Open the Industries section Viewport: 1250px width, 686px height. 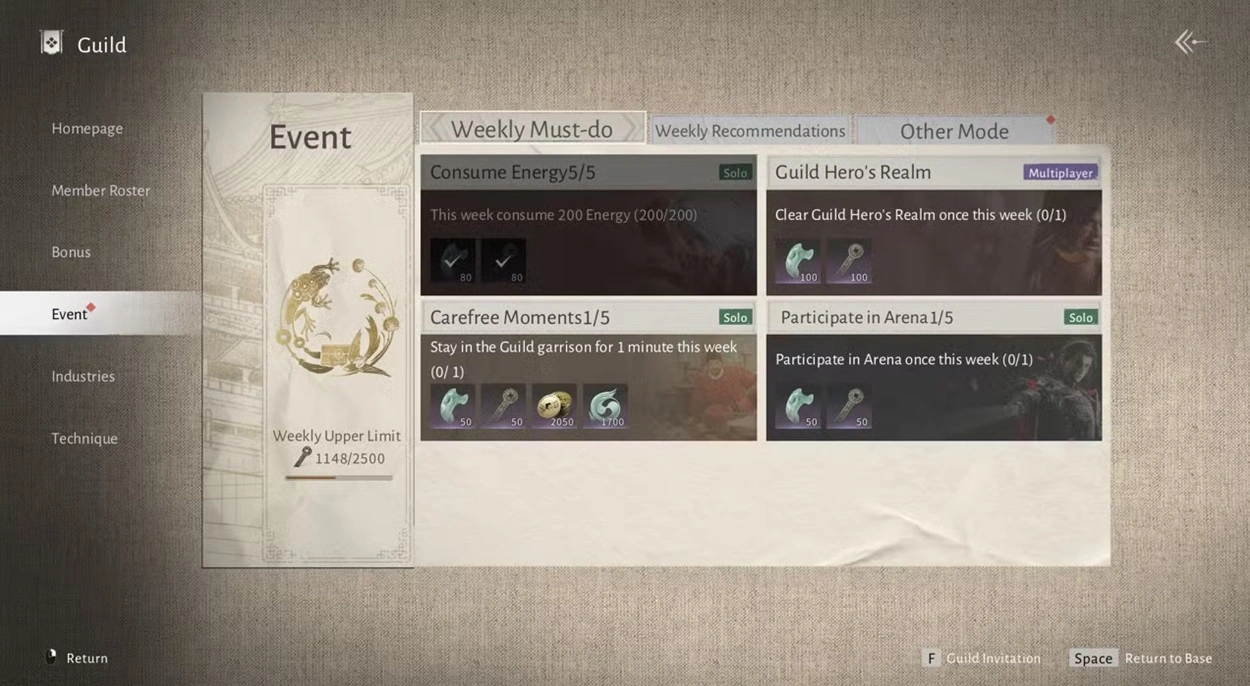coord(83,376)
